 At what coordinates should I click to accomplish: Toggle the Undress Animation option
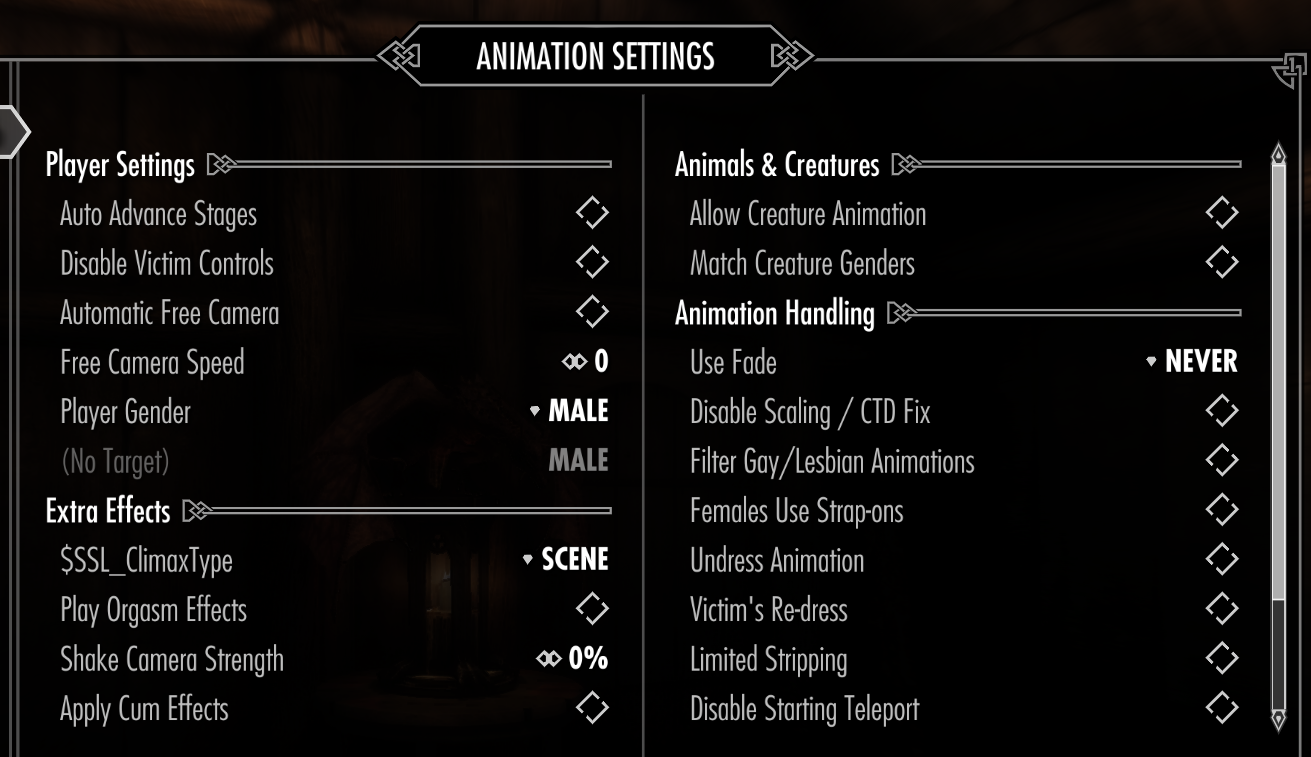click(1221, 560)
